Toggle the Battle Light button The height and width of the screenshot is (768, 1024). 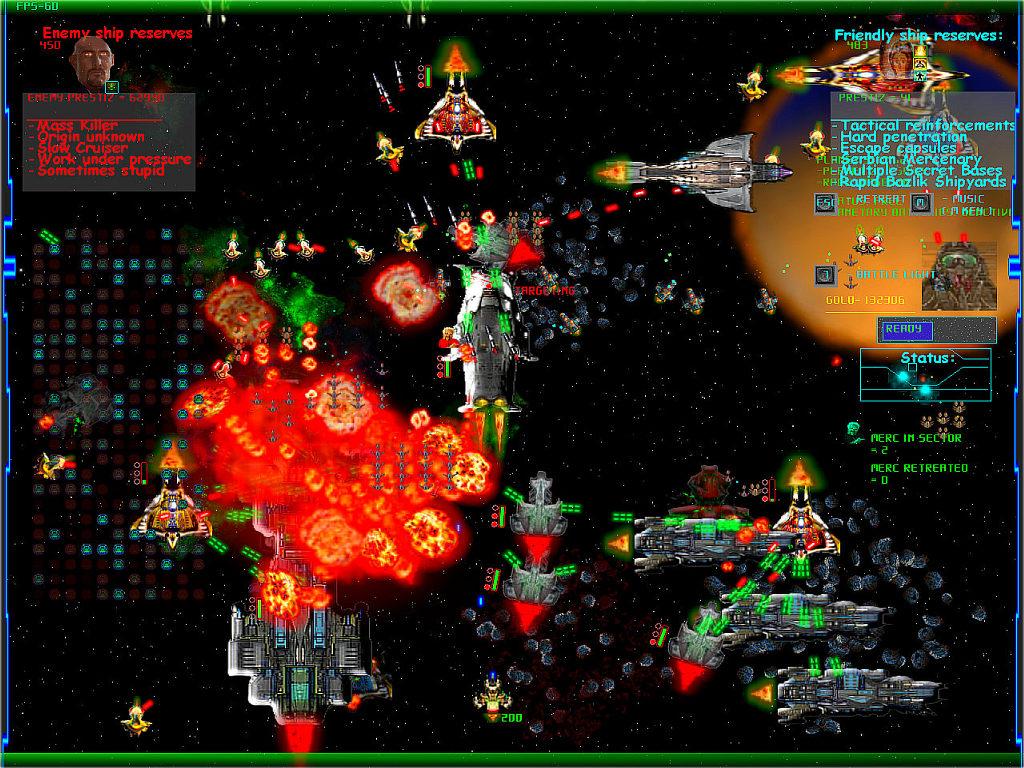coord(825,274)
